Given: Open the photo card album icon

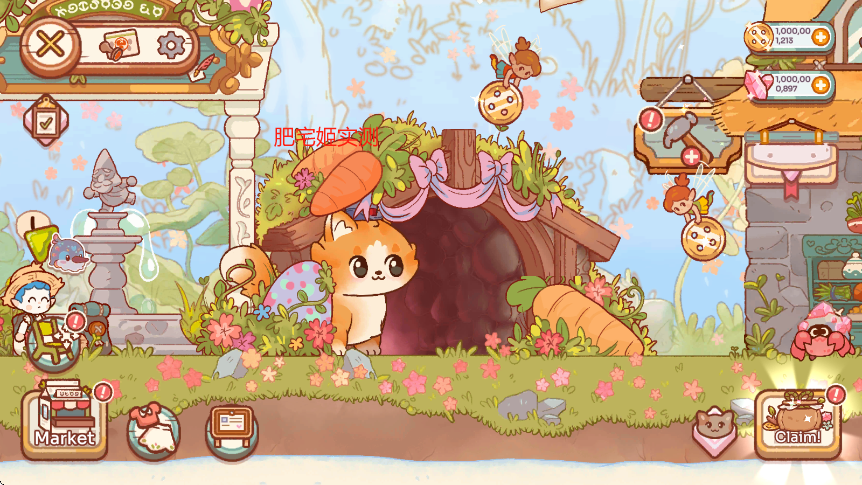Looking at the screenshot, I should coord(119,45).
